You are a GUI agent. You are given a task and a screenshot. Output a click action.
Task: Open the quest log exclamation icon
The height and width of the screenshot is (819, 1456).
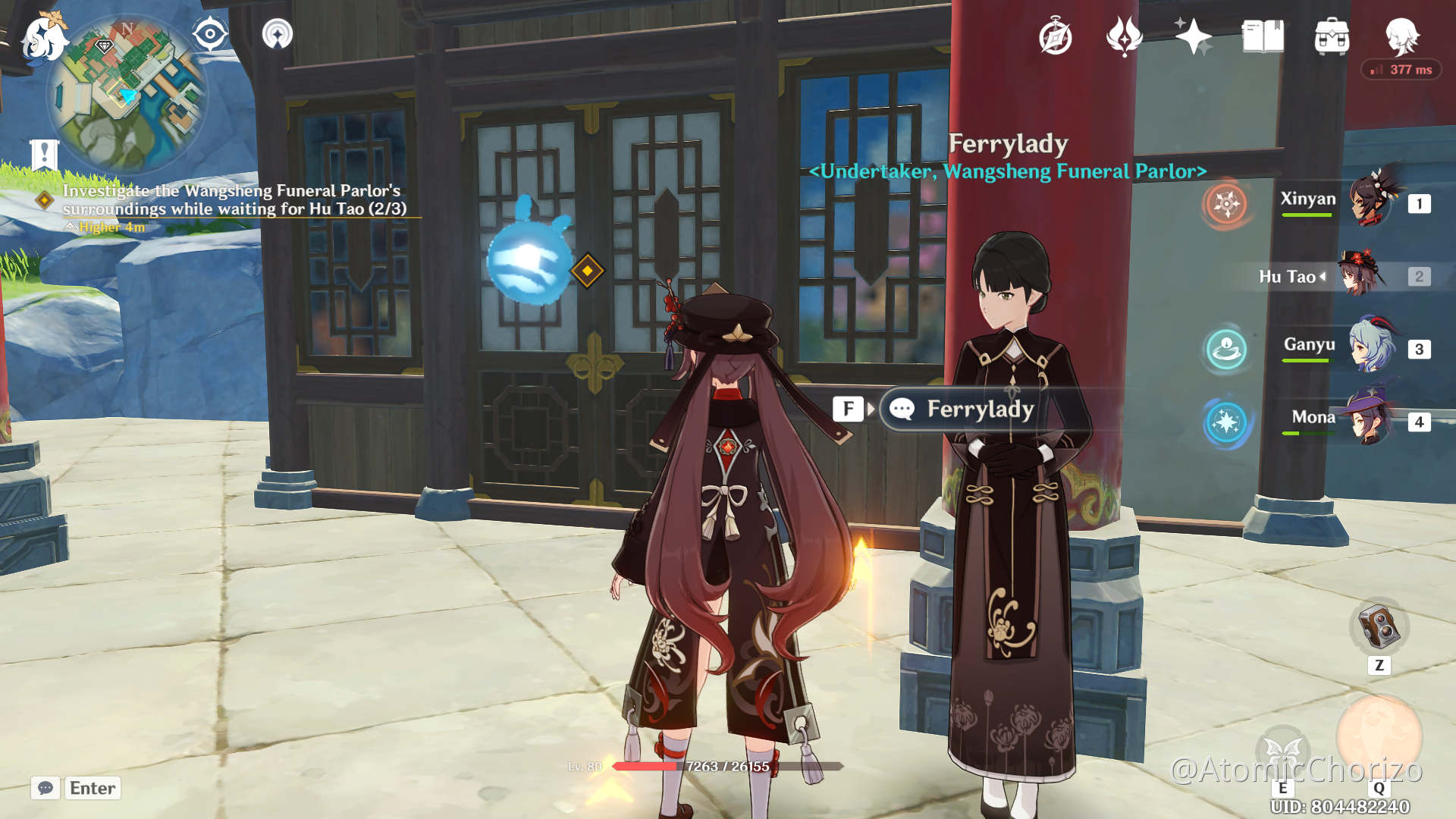pyautogui.click(x=44, y=155)
